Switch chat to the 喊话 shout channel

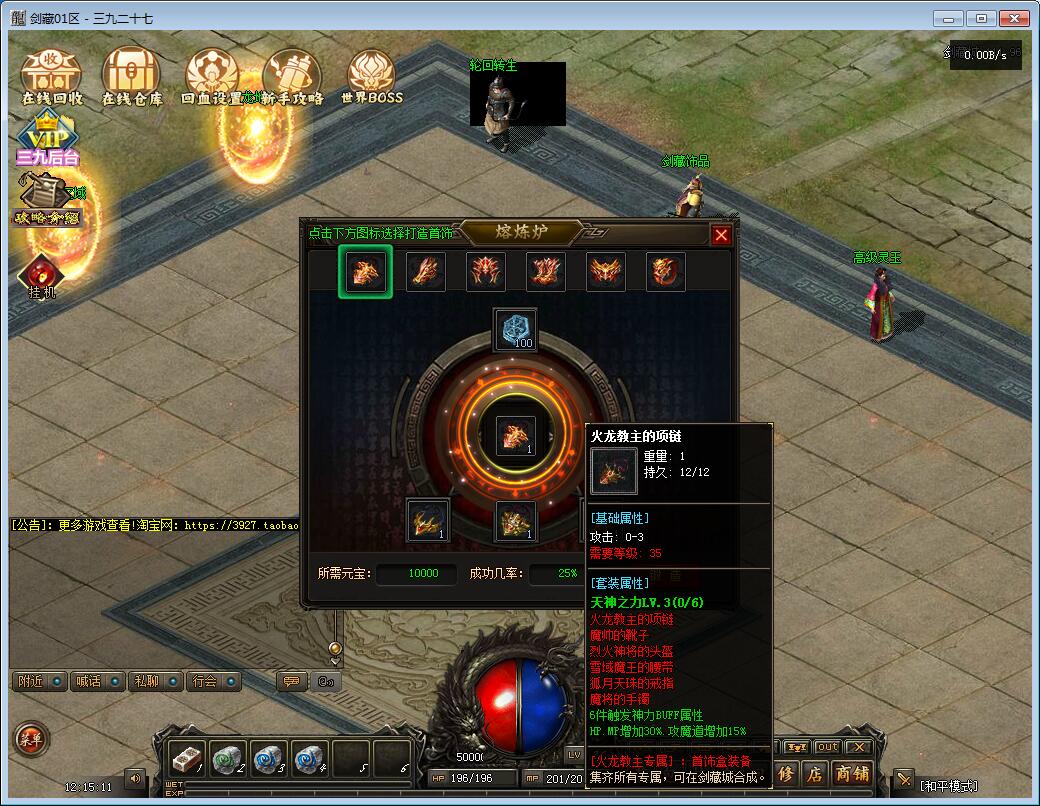[98, 681]
